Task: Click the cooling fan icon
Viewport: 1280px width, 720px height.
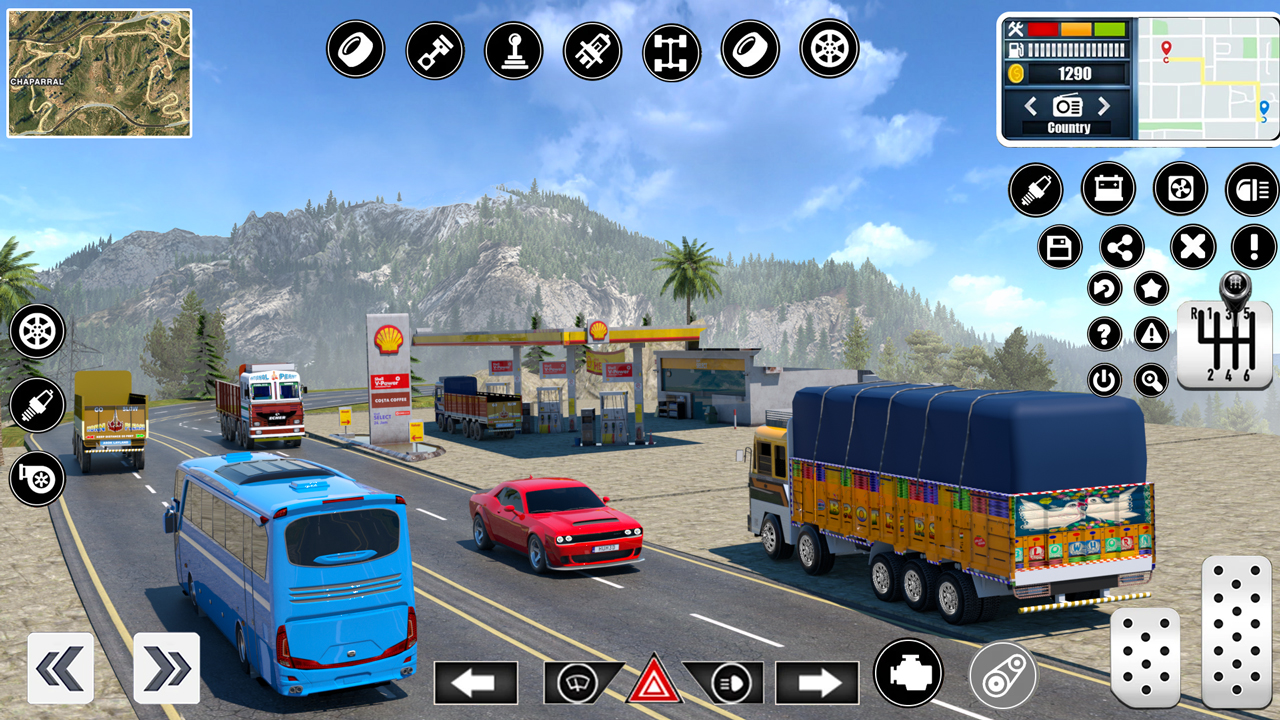Action: (1179, 190)
